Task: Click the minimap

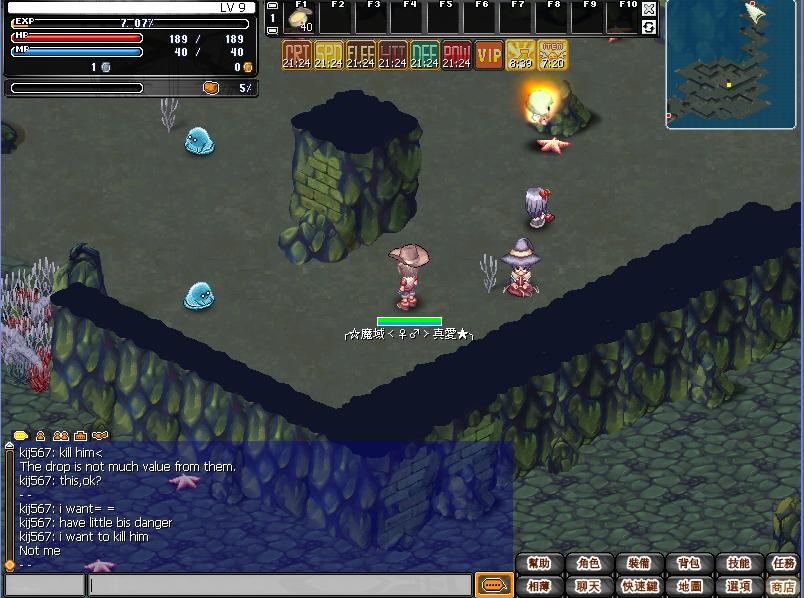Action: [x=732, y=65]
